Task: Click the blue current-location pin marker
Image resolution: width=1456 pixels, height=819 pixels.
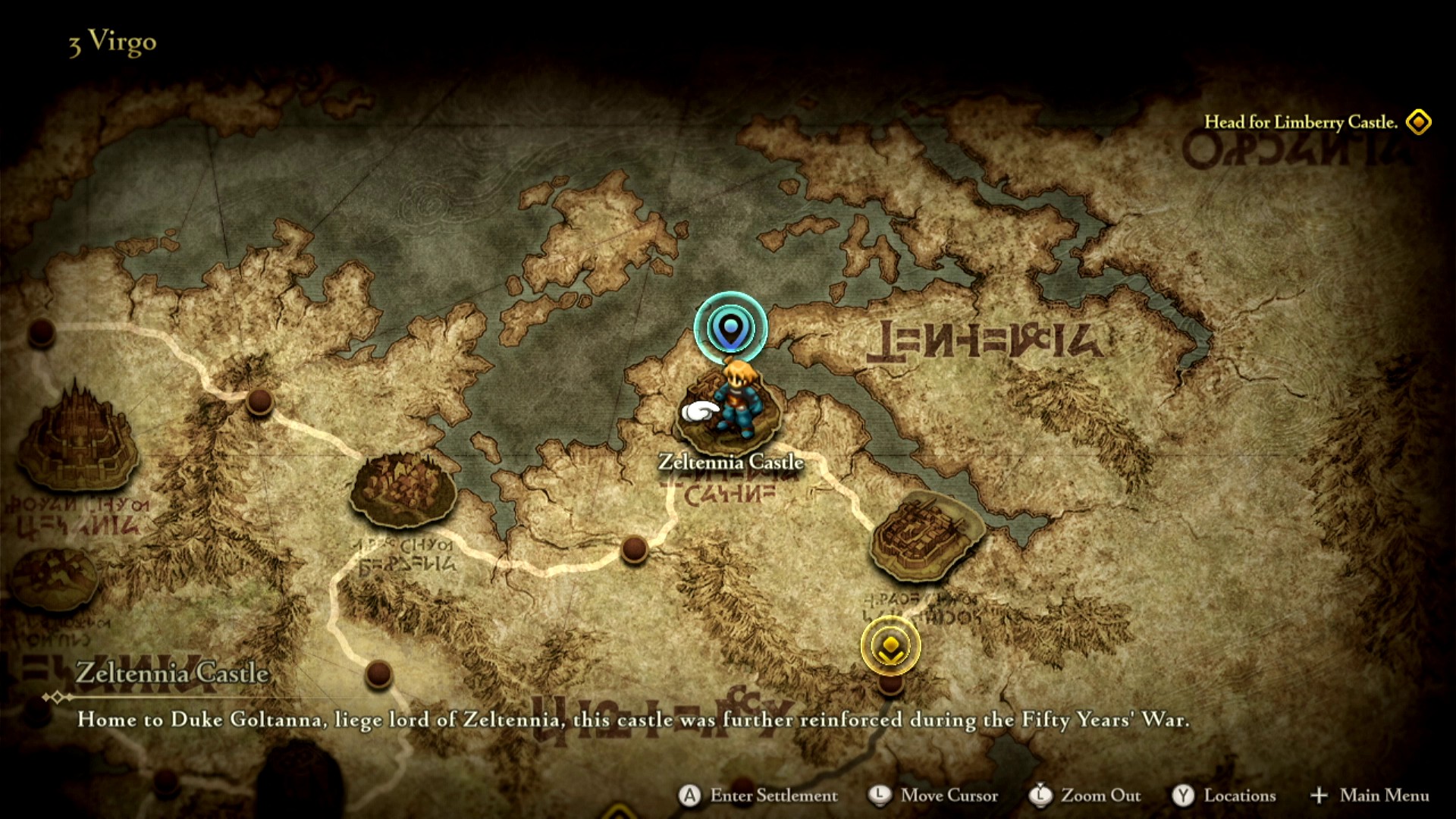Action: coord(730,328)
